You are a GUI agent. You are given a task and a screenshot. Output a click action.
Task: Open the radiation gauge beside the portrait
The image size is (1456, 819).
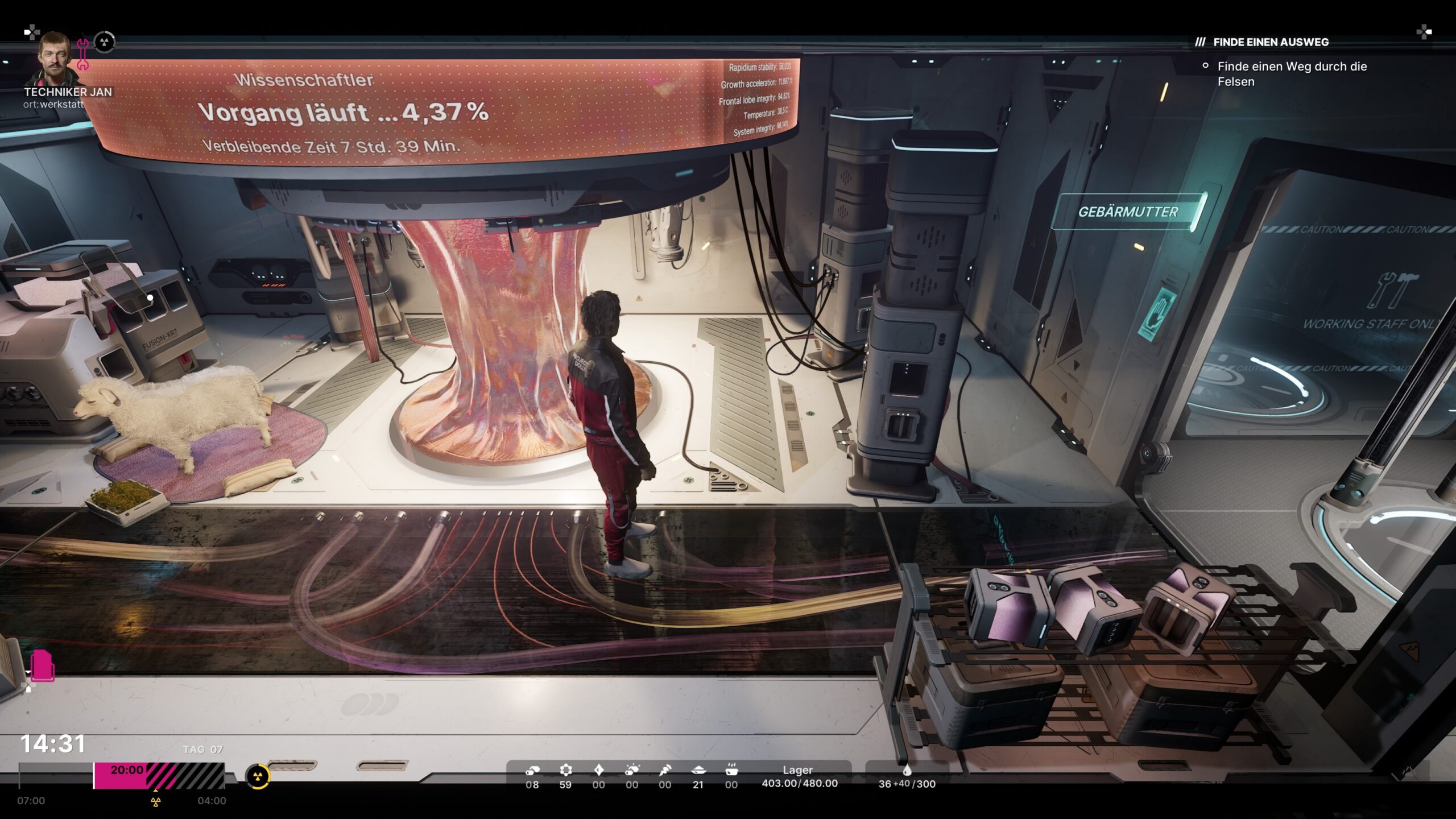pos(104,42)
